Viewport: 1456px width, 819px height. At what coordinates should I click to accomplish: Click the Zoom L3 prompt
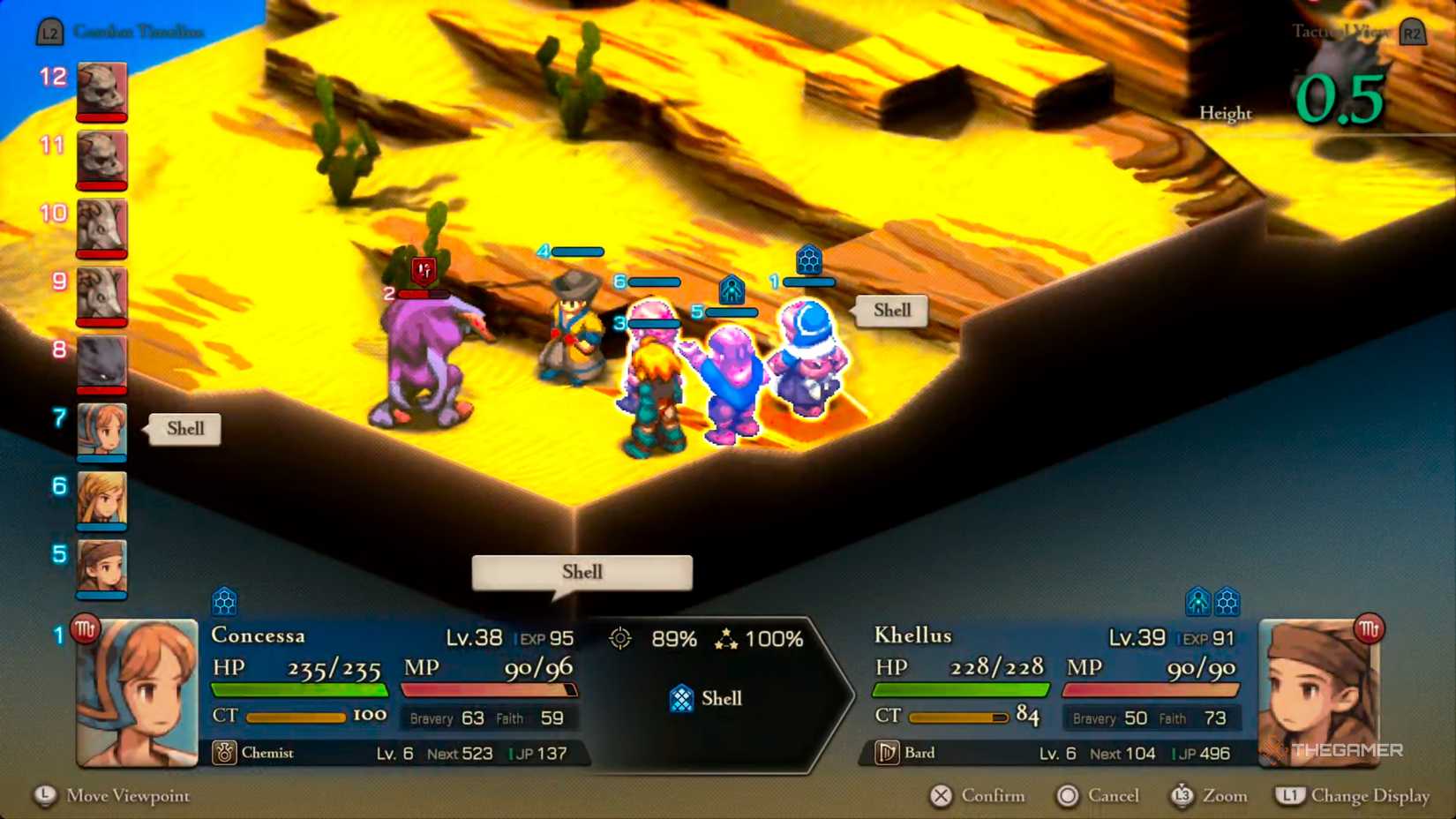coord(1182,795)
